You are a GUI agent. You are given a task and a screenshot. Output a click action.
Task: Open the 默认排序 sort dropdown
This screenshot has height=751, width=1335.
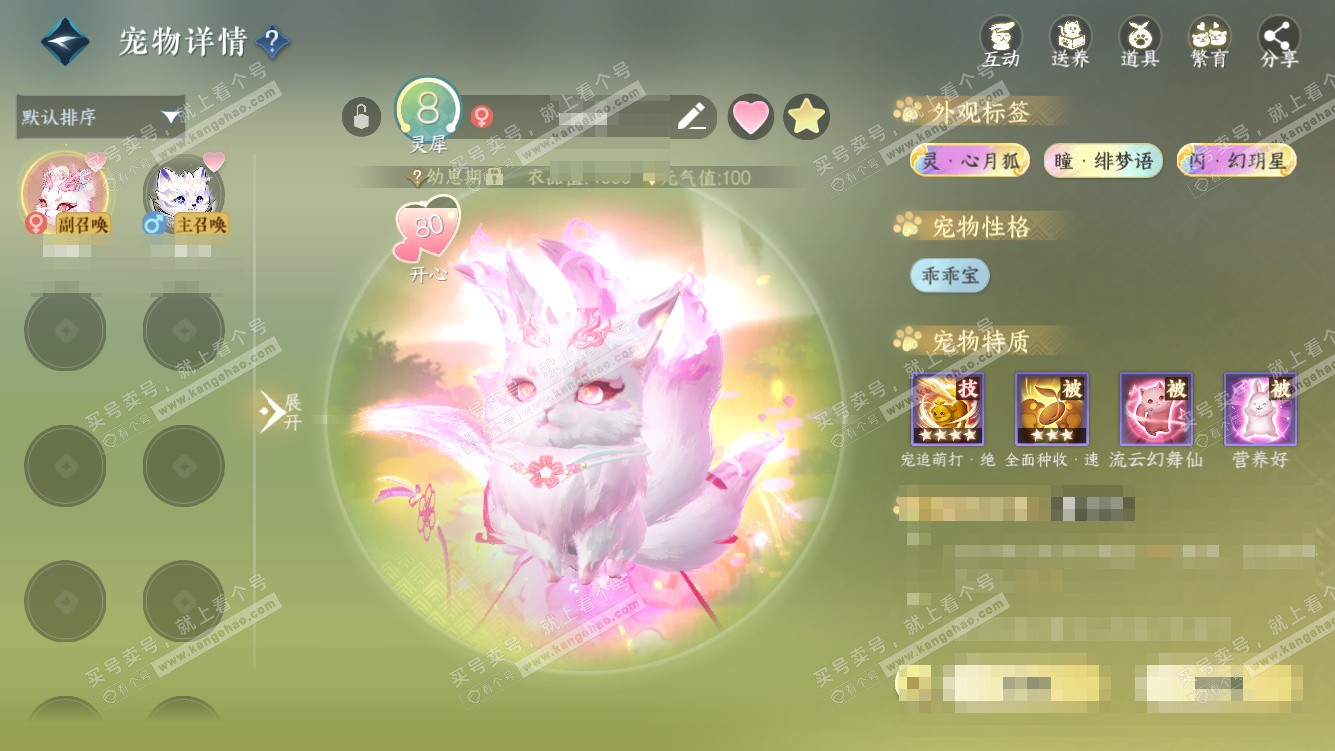click(101, 117)
